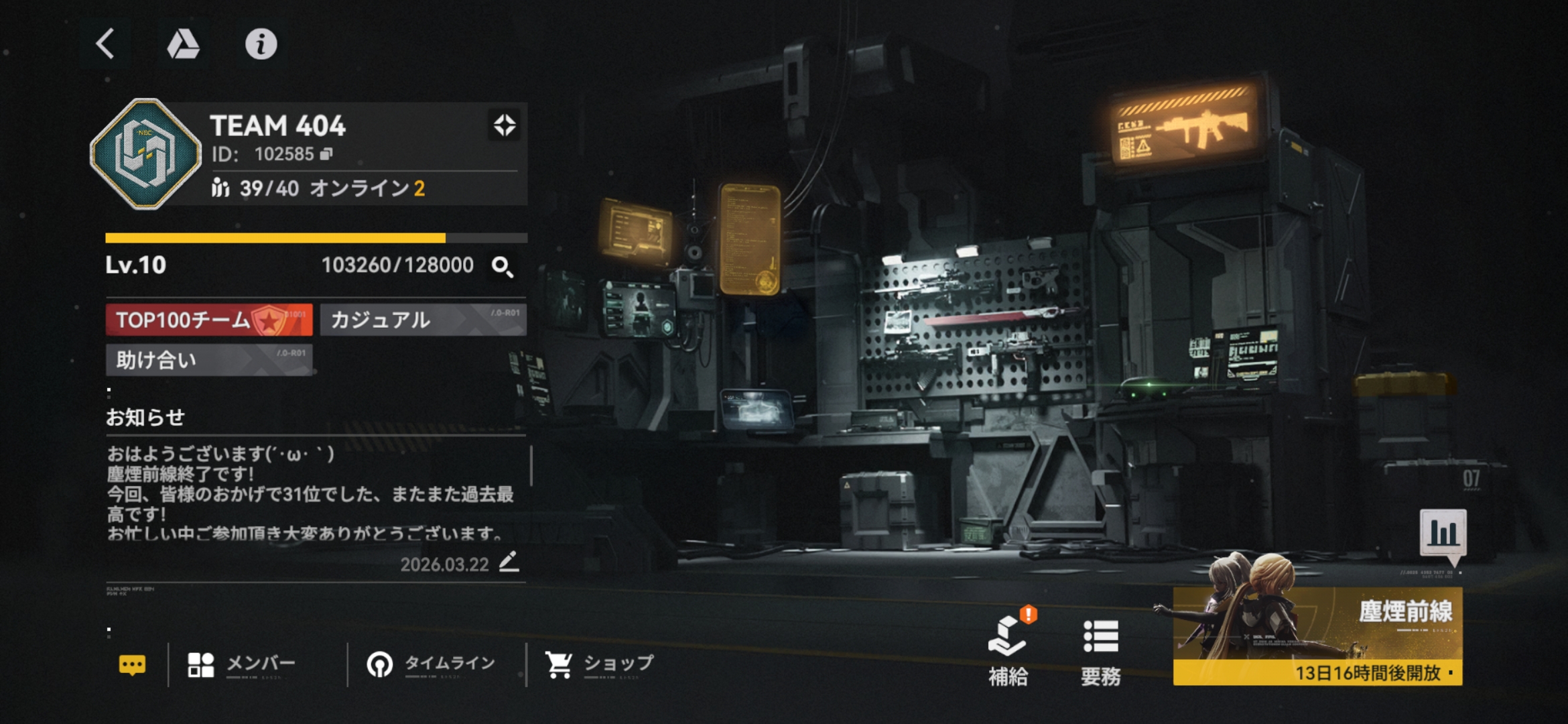Screen dimensions: 1568x724
Task: Edit the team notice with pencil icon
Action: (x=509, y=562)
